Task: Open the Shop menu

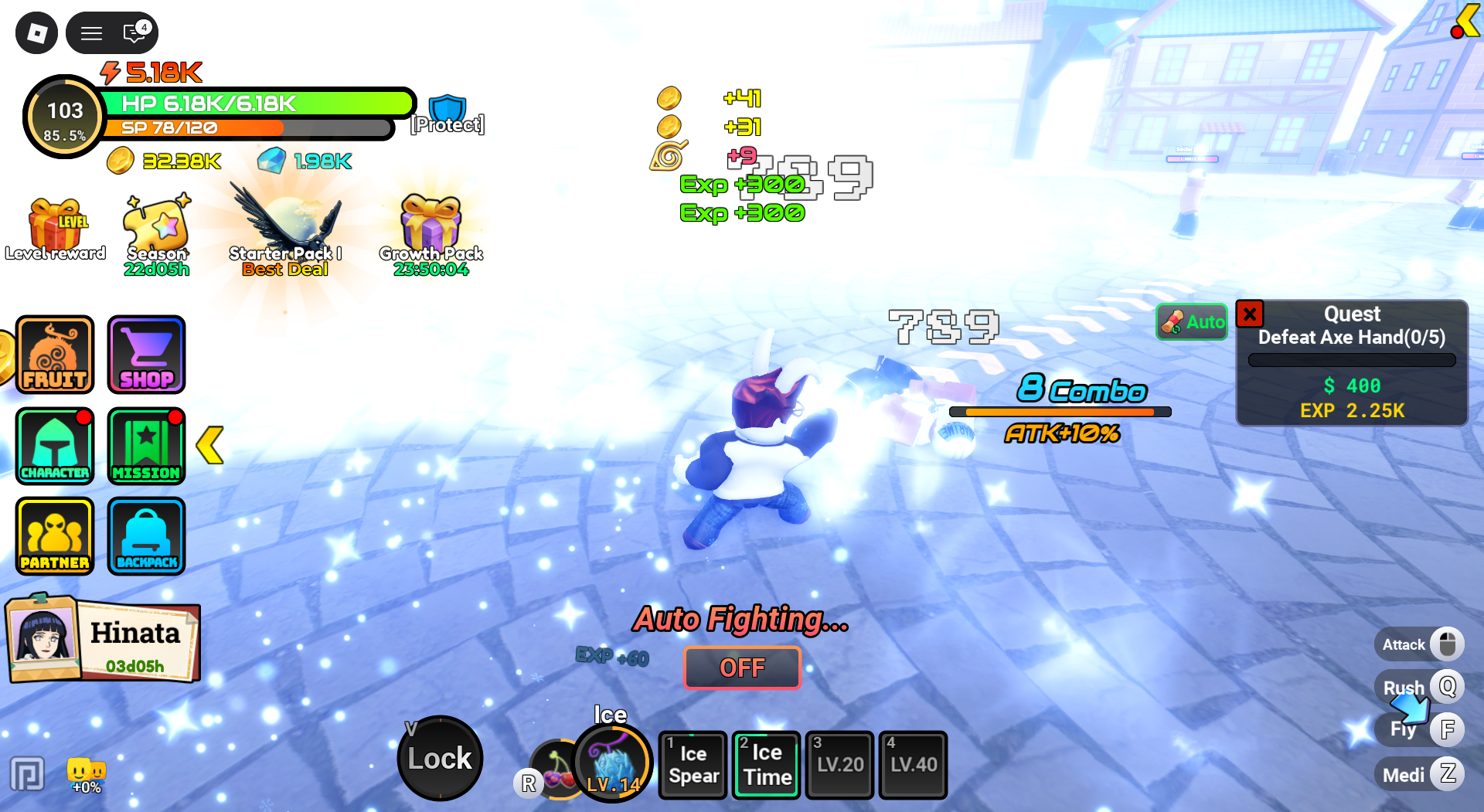Action: click(146, 355)
